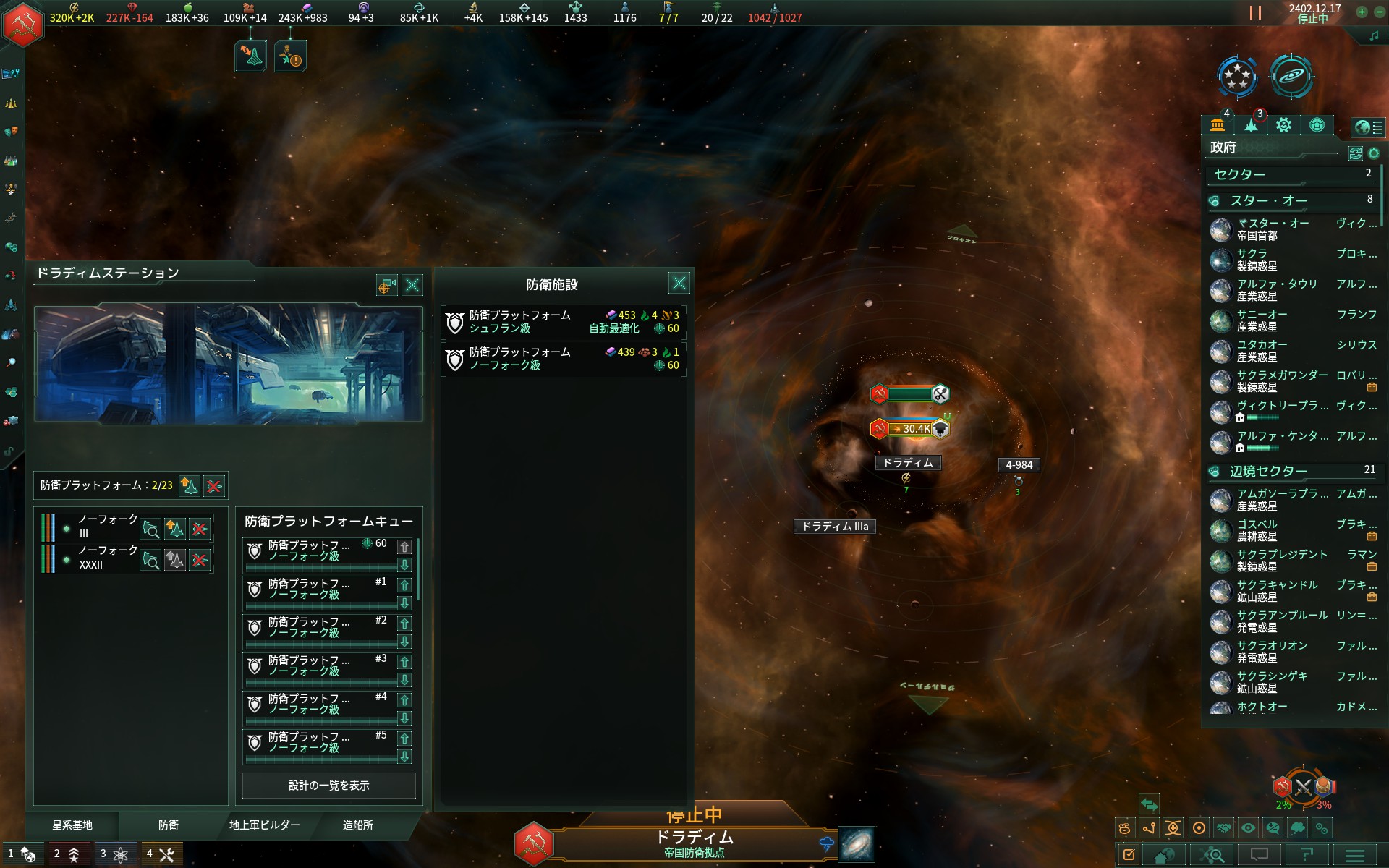Select fleet control group 4
The width and height of the screenshot is (1389, 868).
pos(161,854)
